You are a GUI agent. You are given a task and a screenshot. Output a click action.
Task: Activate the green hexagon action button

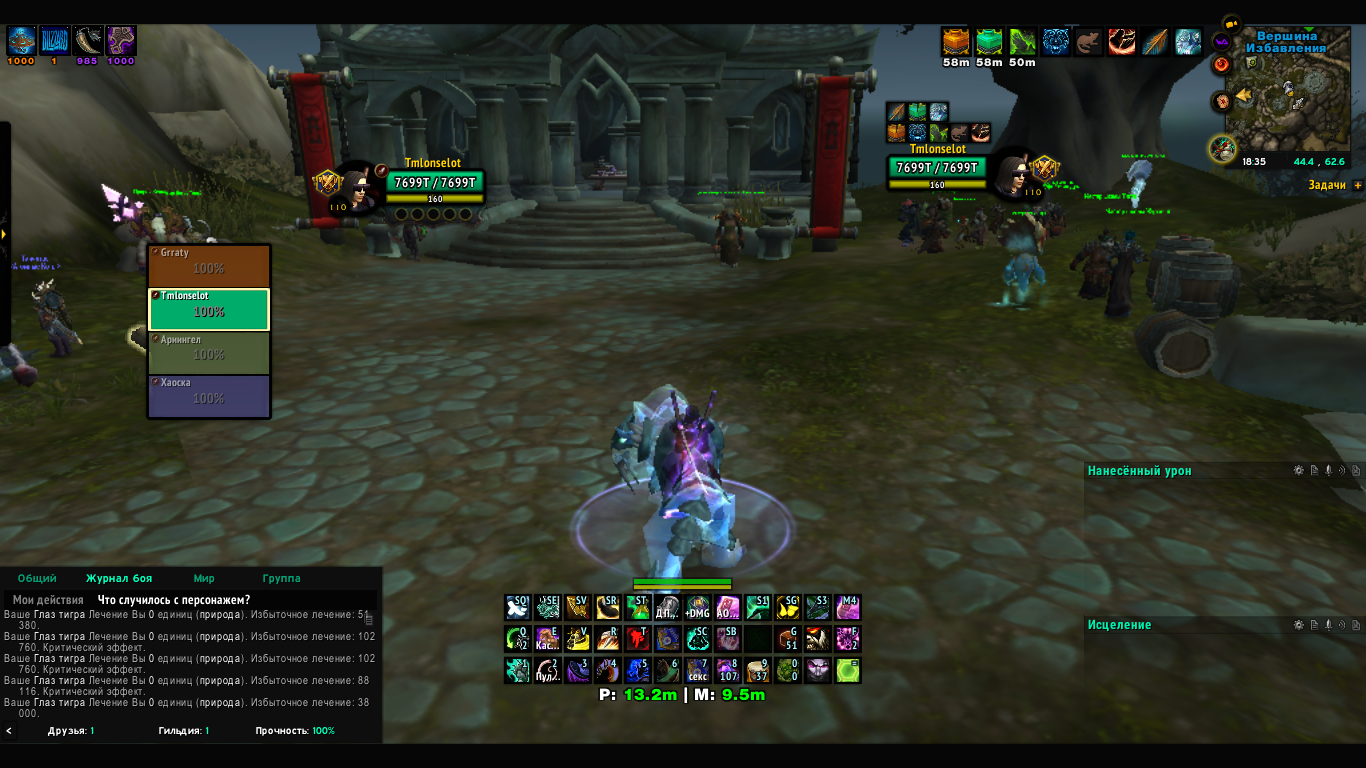848,670
